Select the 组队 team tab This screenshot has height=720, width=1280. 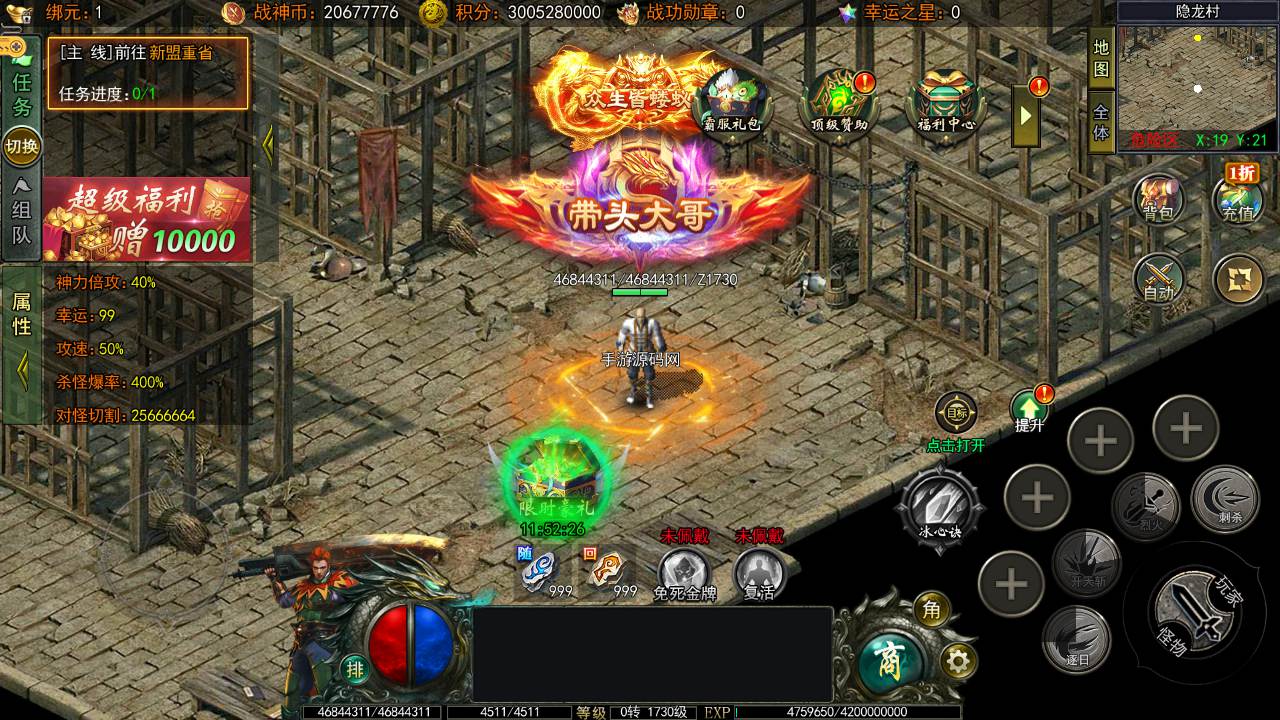[22, 212]
